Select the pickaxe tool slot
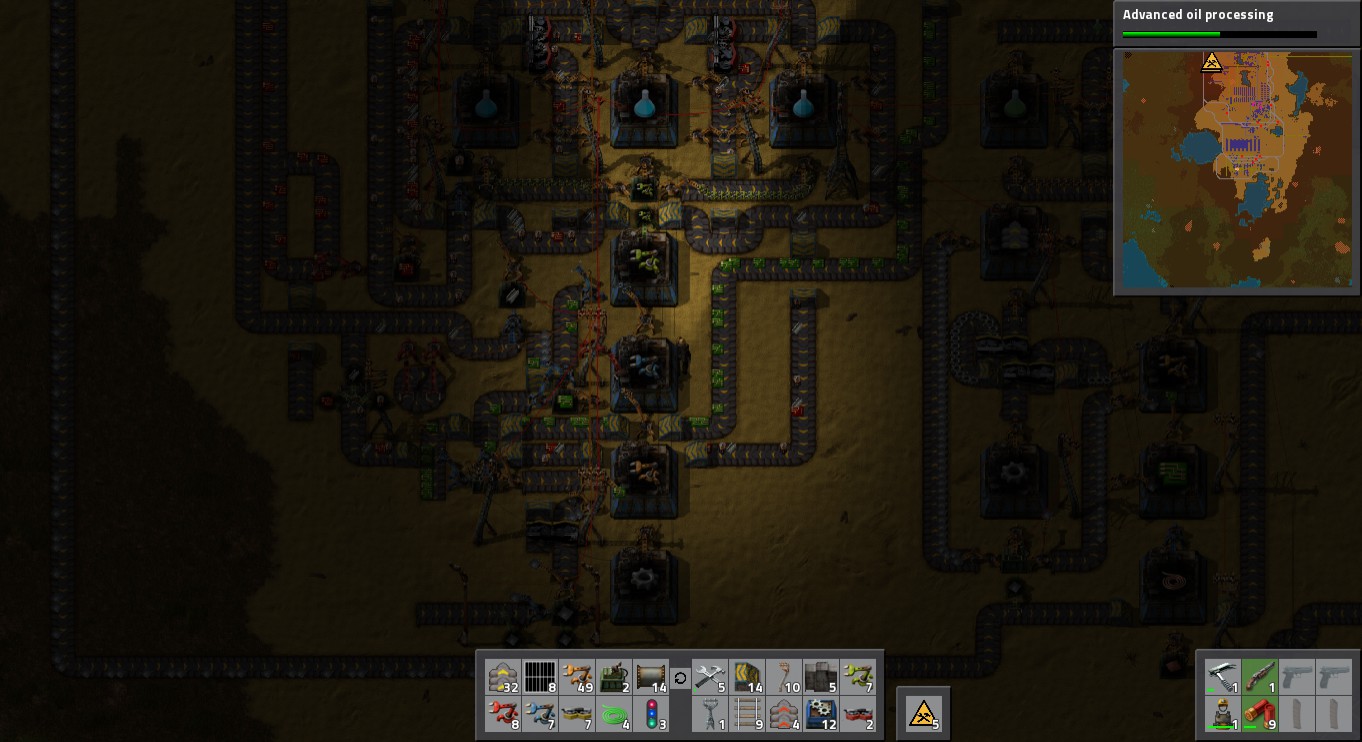Image resolution: width=1362 pixels, height=742 pixels. tap(1222, 676)
